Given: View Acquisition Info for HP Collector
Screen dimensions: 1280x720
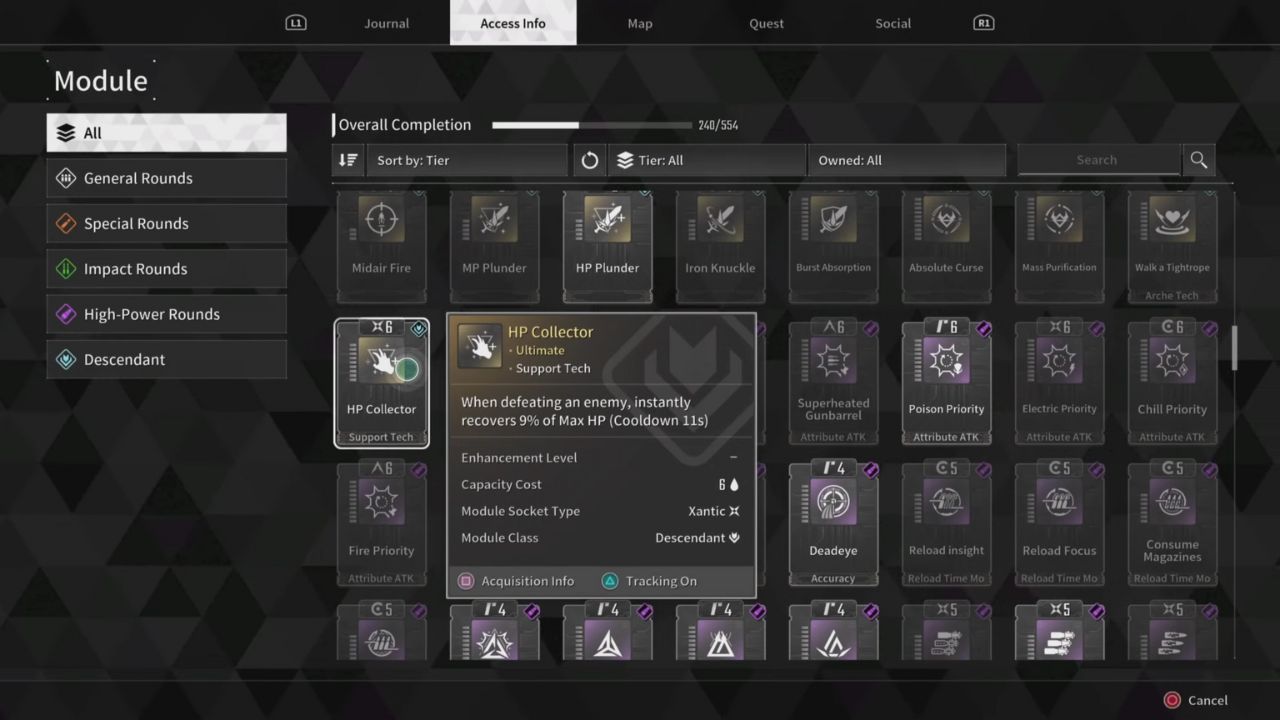Looking at the screenshot, I should [516, 580].
